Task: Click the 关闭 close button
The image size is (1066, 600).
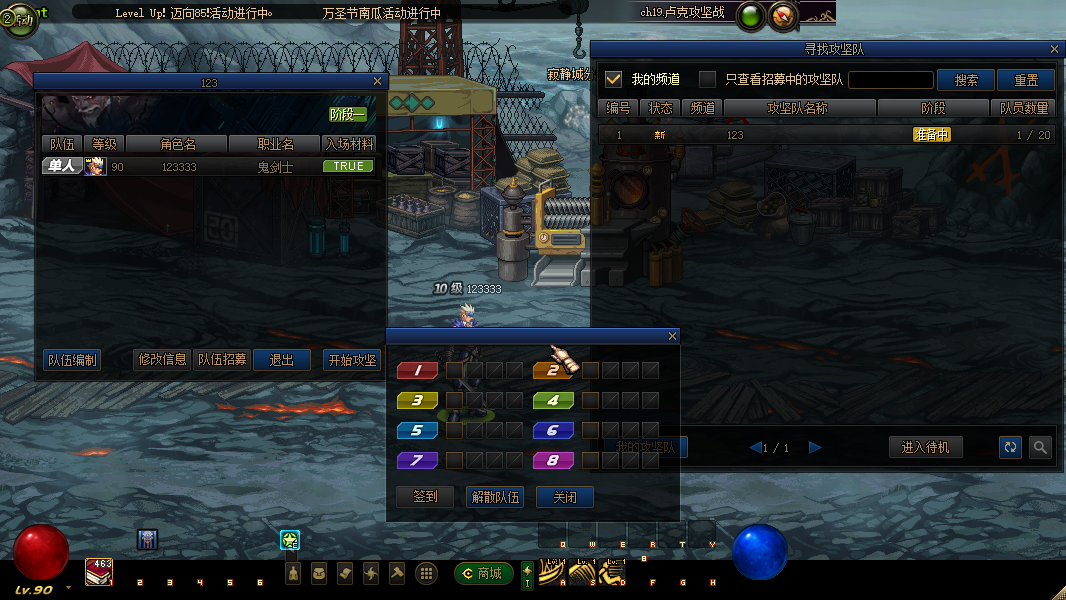Action: [x=565, y=497]
